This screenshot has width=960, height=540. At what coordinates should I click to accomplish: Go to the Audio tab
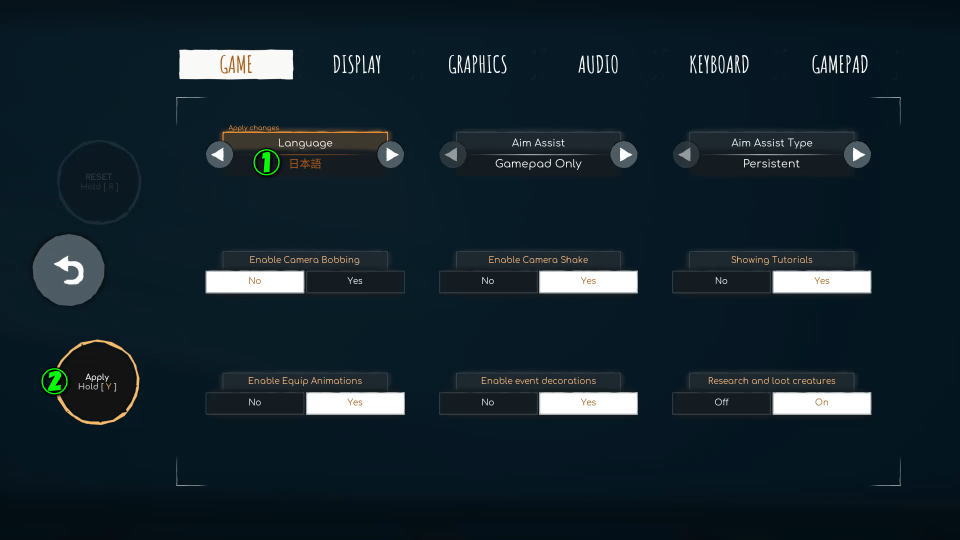click(x=598, y=65)
